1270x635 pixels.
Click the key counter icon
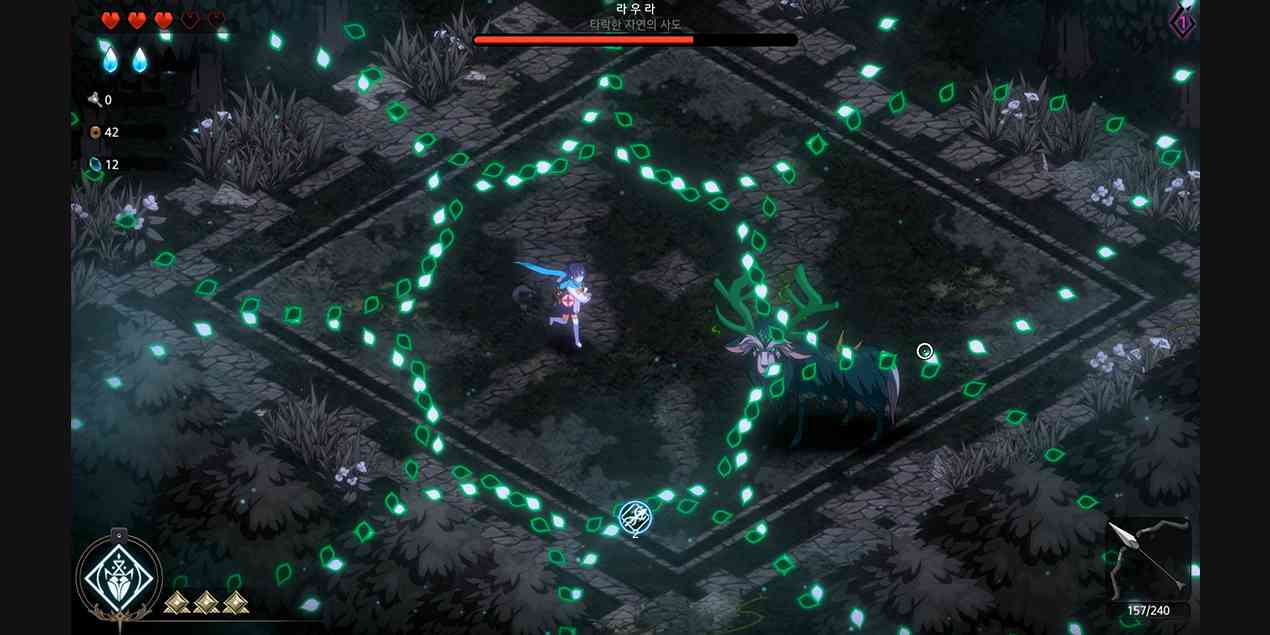[95, 100]
